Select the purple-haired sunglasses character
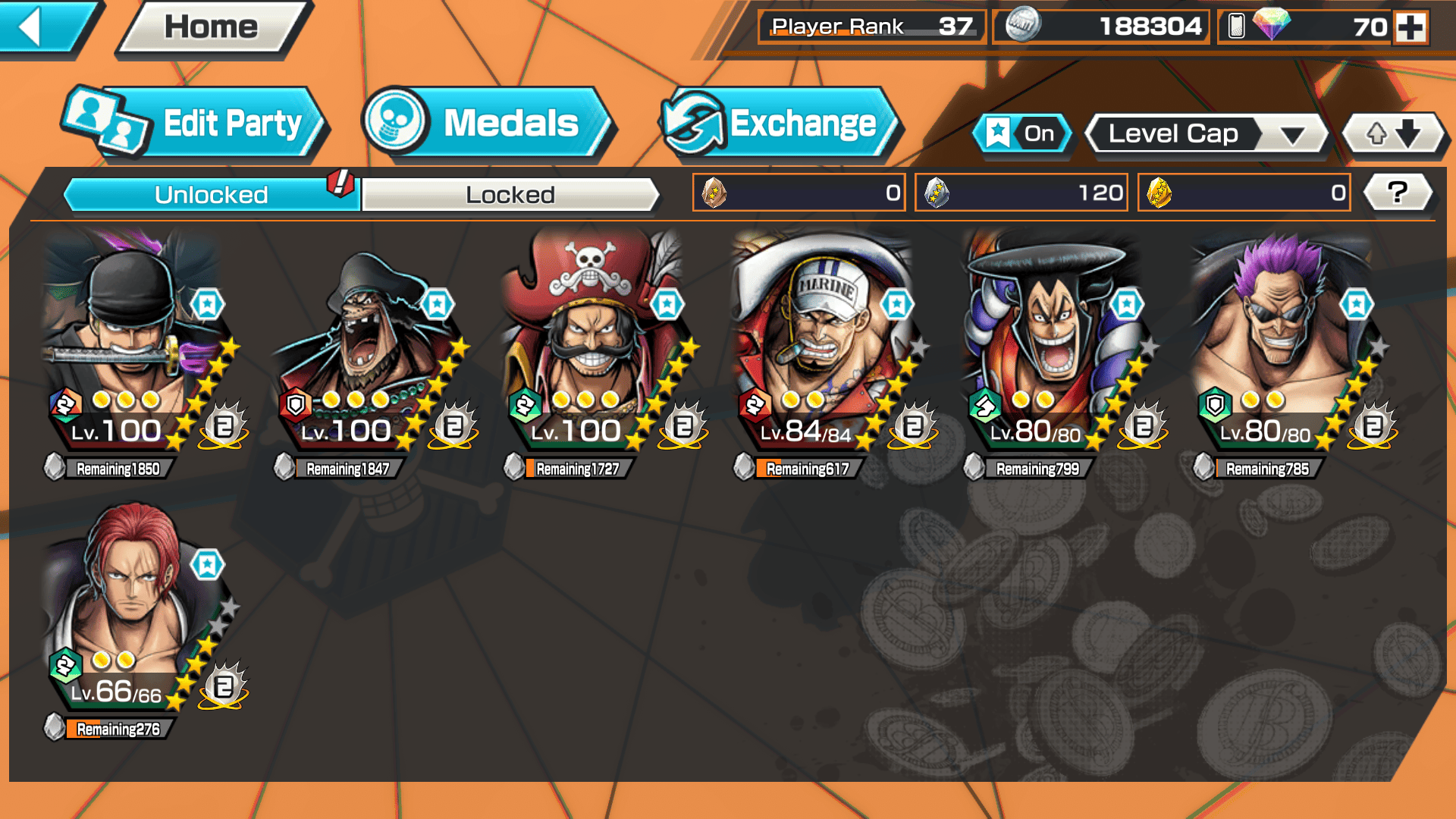The width and height of the screenshot is (1456, 819). pos(1283,341)
